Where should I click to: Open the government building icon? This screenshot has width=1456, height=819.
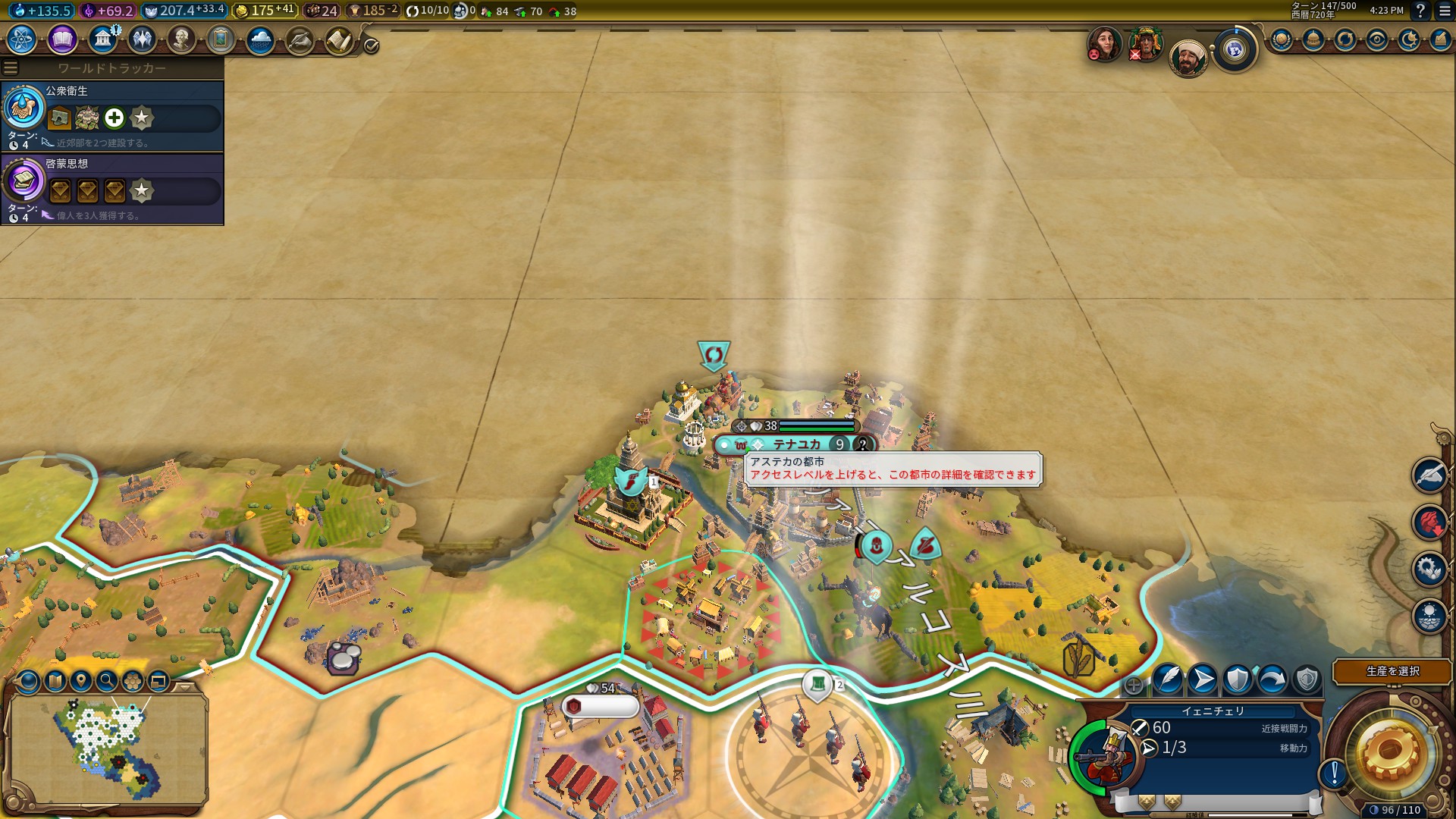coord(102,39)
